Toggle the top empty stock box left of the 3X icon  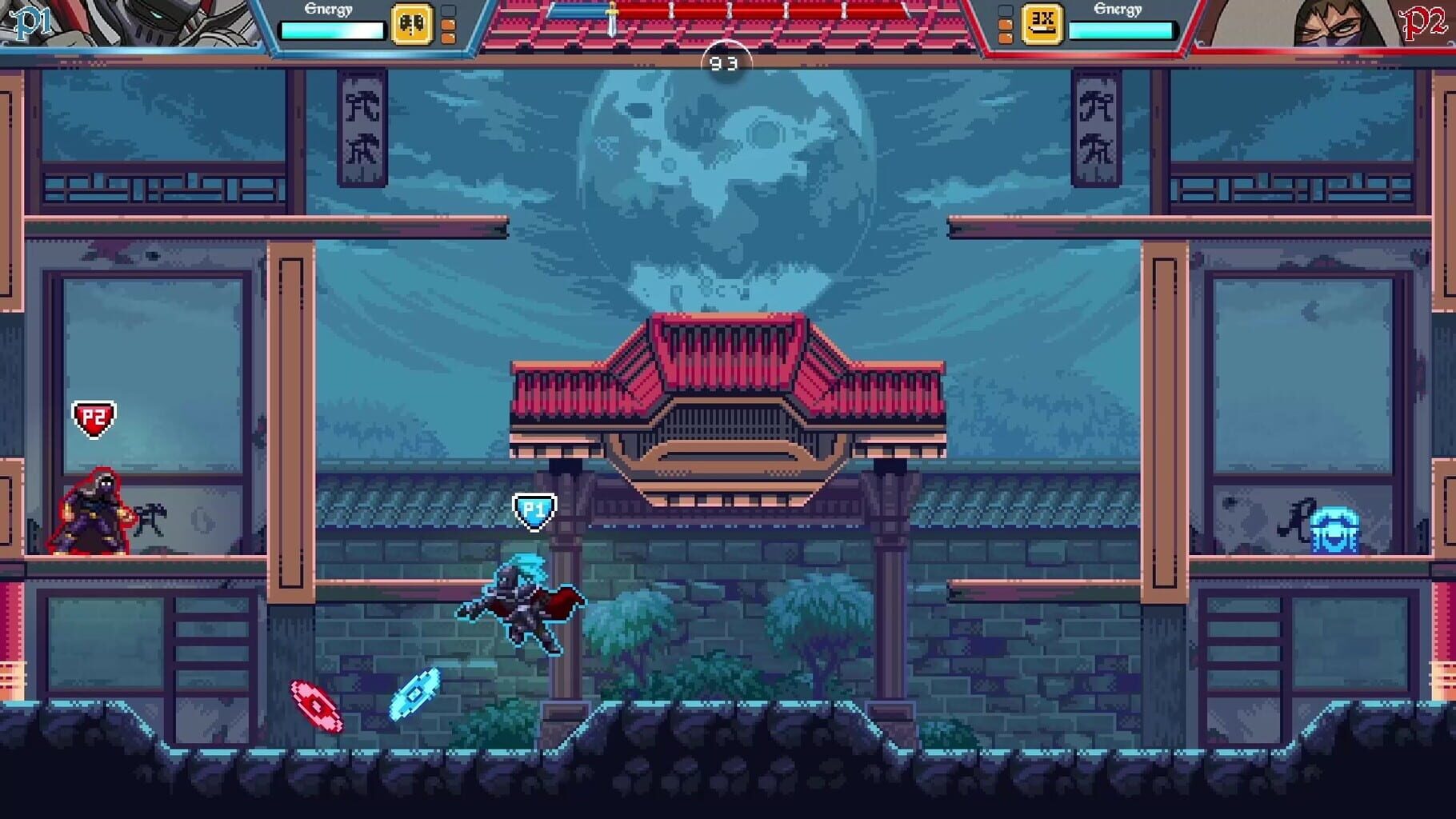1006,11
